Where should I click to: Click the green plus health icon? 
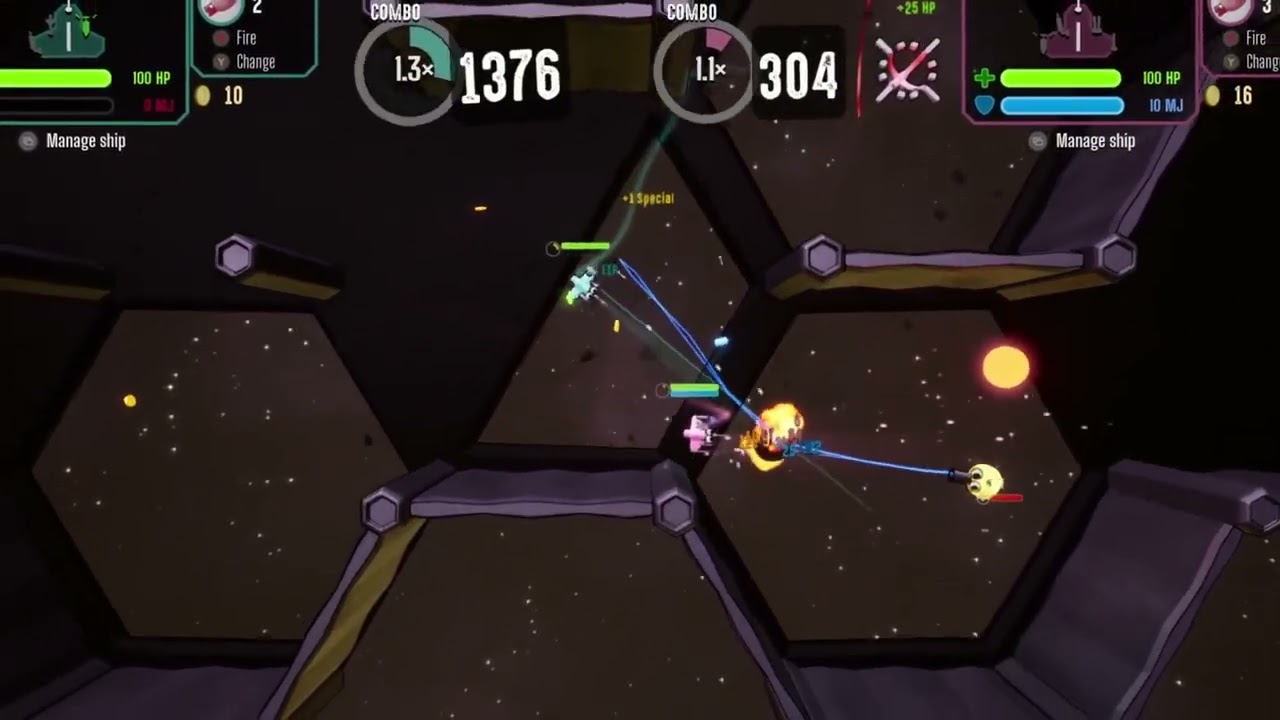coord(984,78)
